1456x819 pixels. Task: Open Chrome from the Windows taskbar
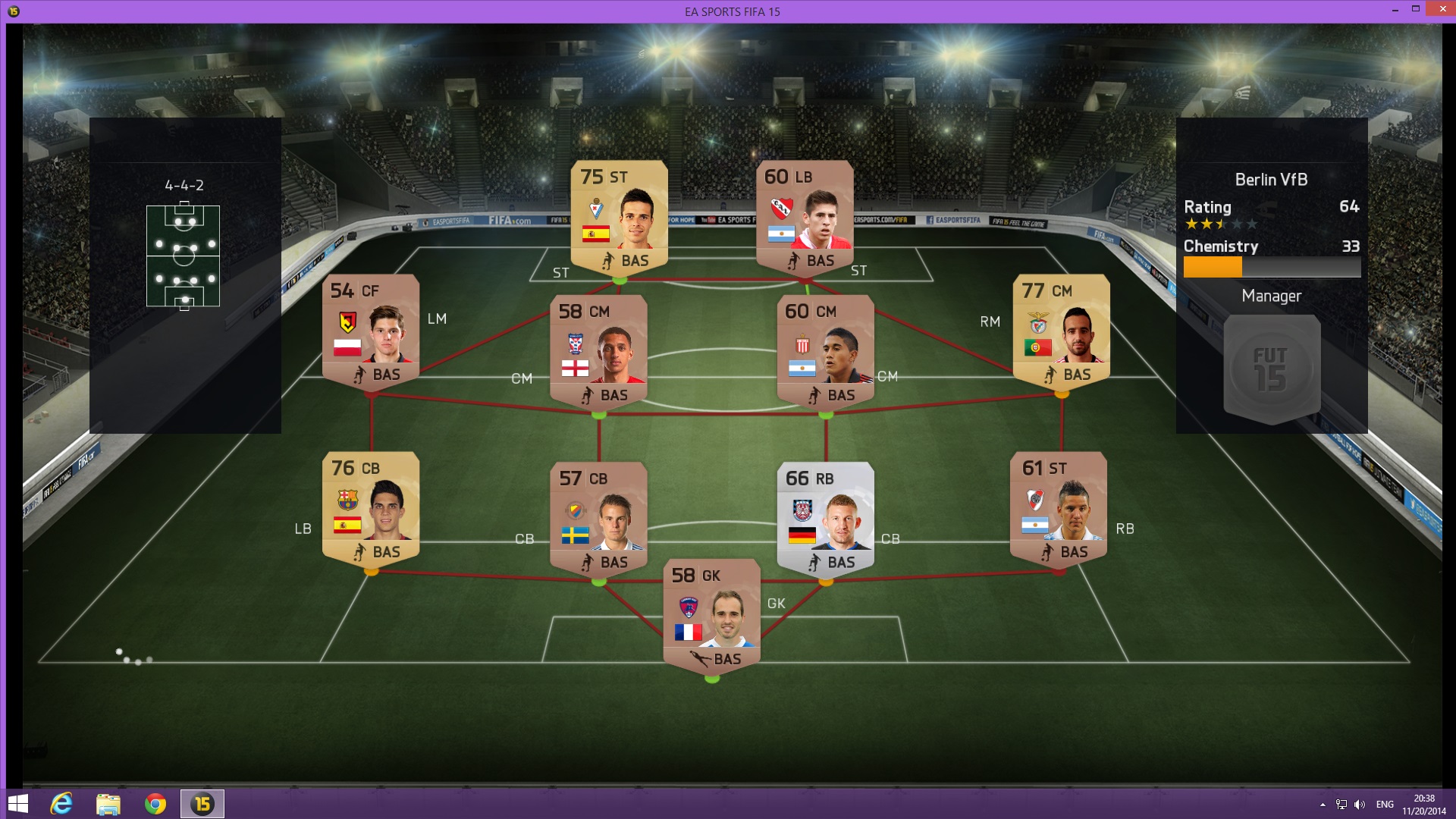click(x=155, y=804)
